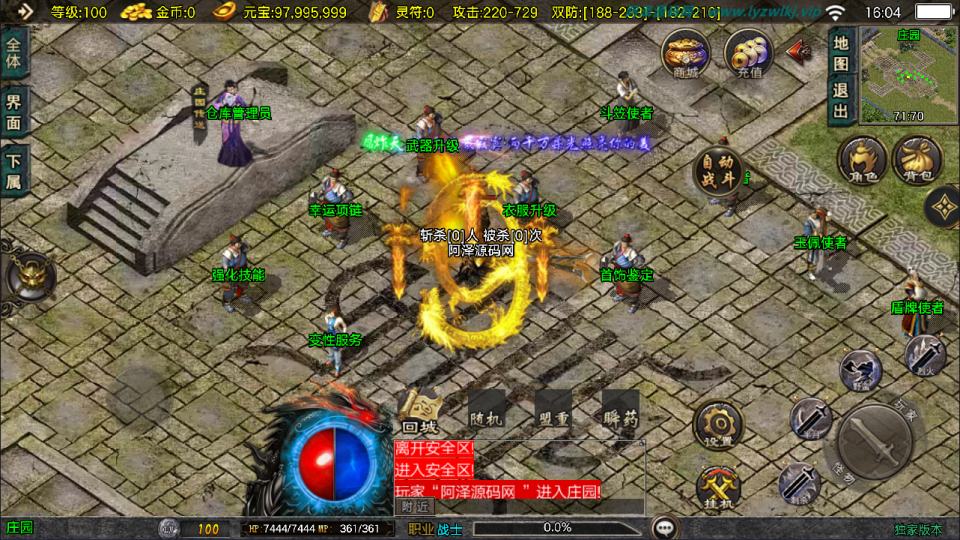Image resolution: width=960 pixels, height=540 pixels.
Task: Open the 角色 character sheet
Action: tap(862, 163)
